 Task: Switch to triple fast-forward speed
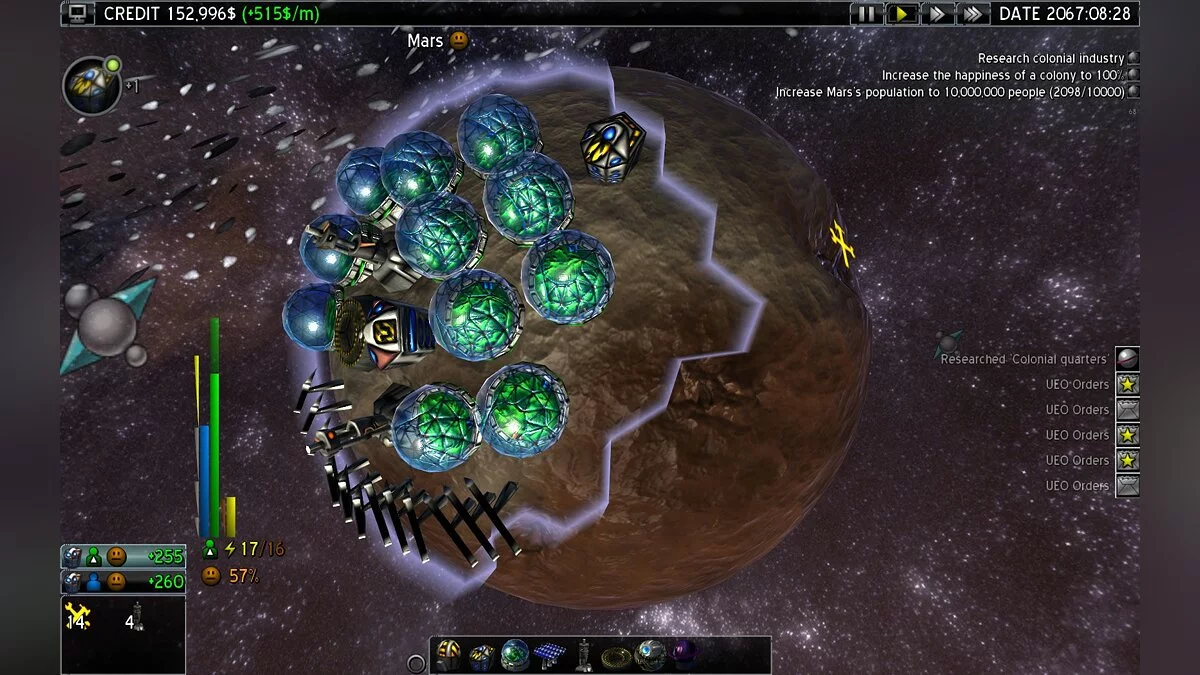click(x=972, y=14)
